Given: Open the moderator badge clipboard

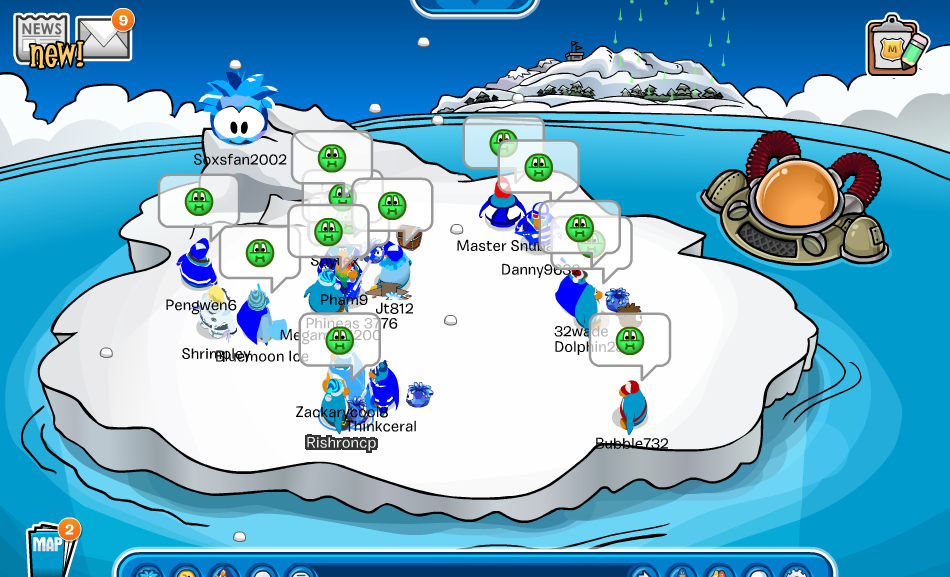Looking at the screenshot, I should [x=893, y=47].
